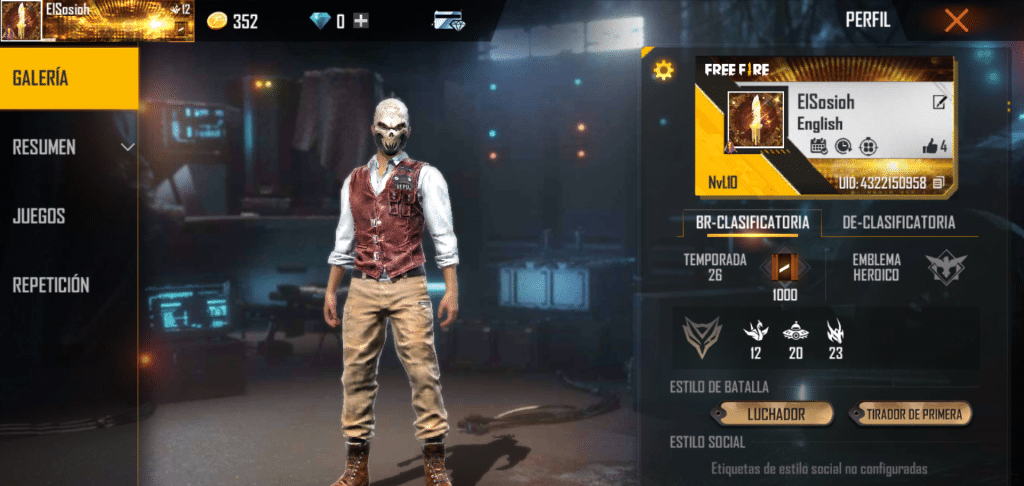The width and height of the screenshot is (1024, 486).
Task: Open the Galería section
Action: (69, 78)
